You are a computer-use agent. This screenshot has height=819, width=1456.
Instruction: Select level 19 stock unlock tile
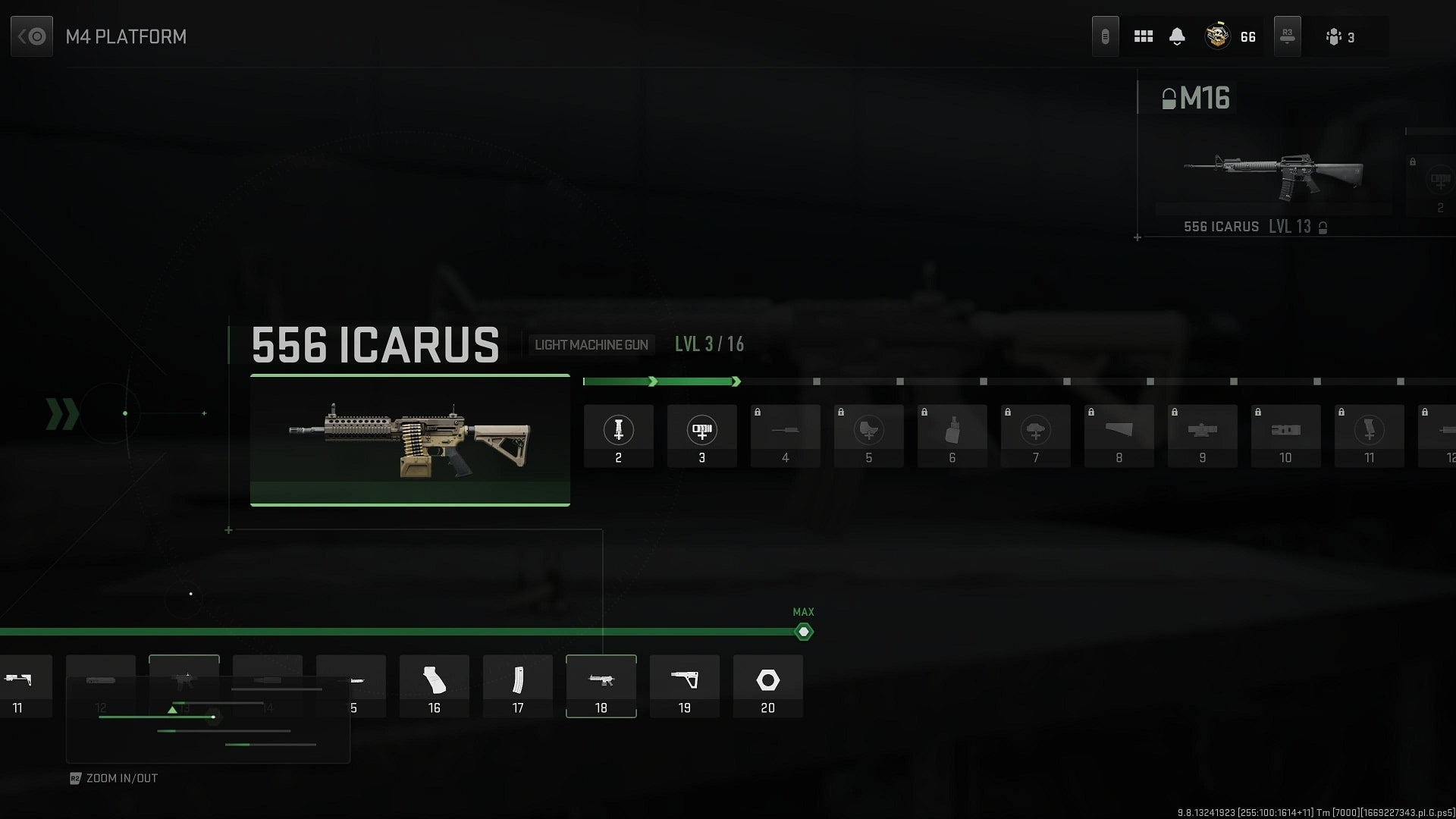coord(684,686)
